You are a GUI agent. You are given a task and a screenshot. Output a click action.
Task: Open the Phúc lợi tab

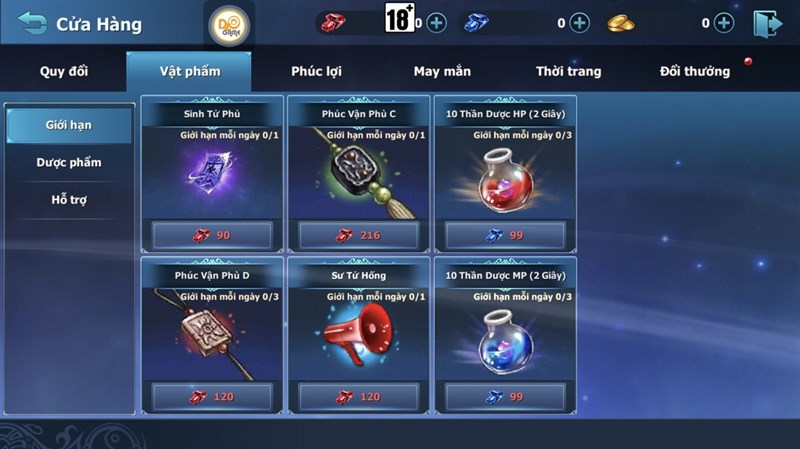[315, 72]
